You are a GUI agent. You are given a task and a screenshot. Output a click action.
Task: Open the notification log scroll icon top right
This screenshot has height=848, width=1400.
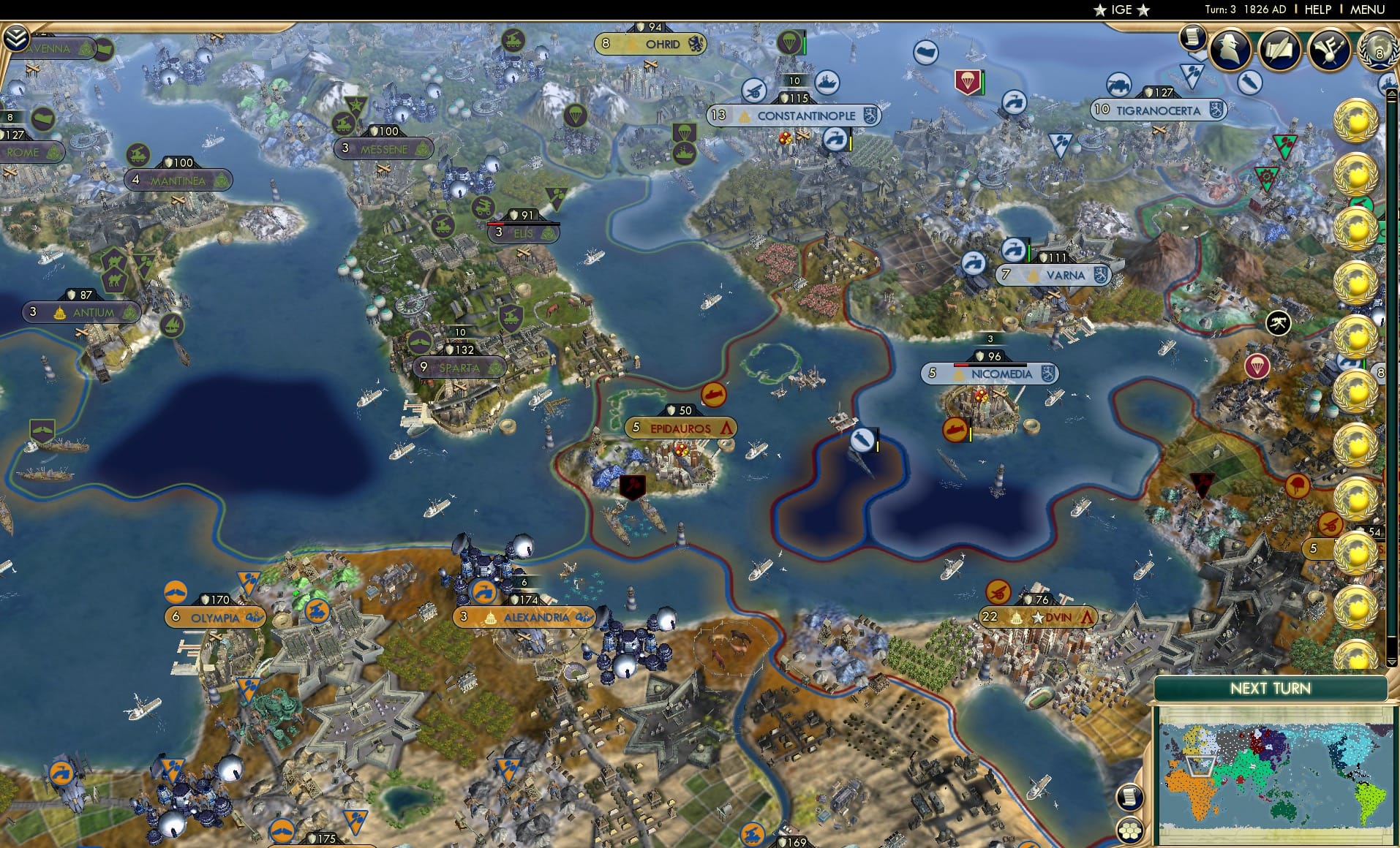pyautogui.click(x=1194, y=37)
